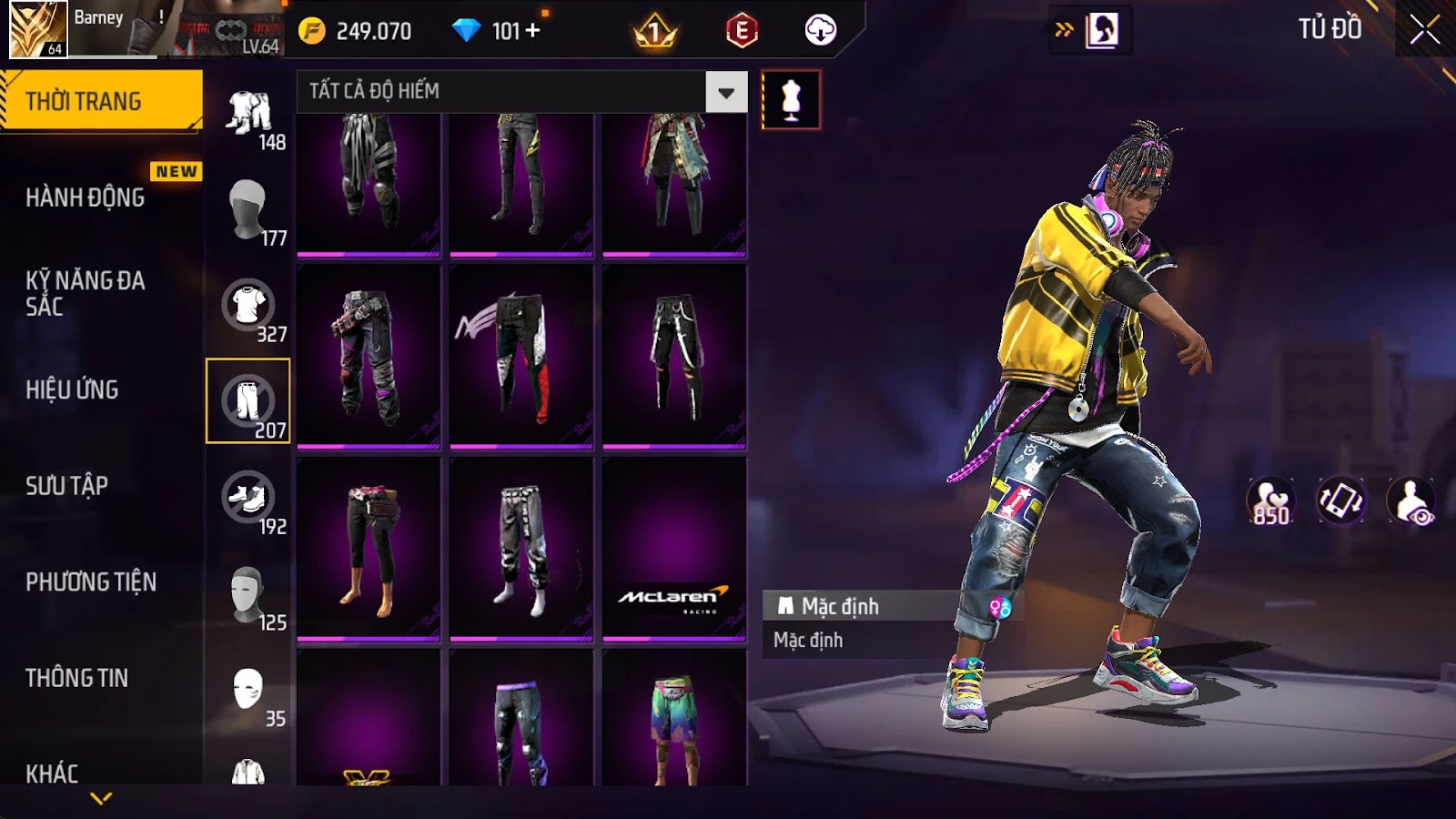Switch to the Hành Động tab

click(86, 197)
